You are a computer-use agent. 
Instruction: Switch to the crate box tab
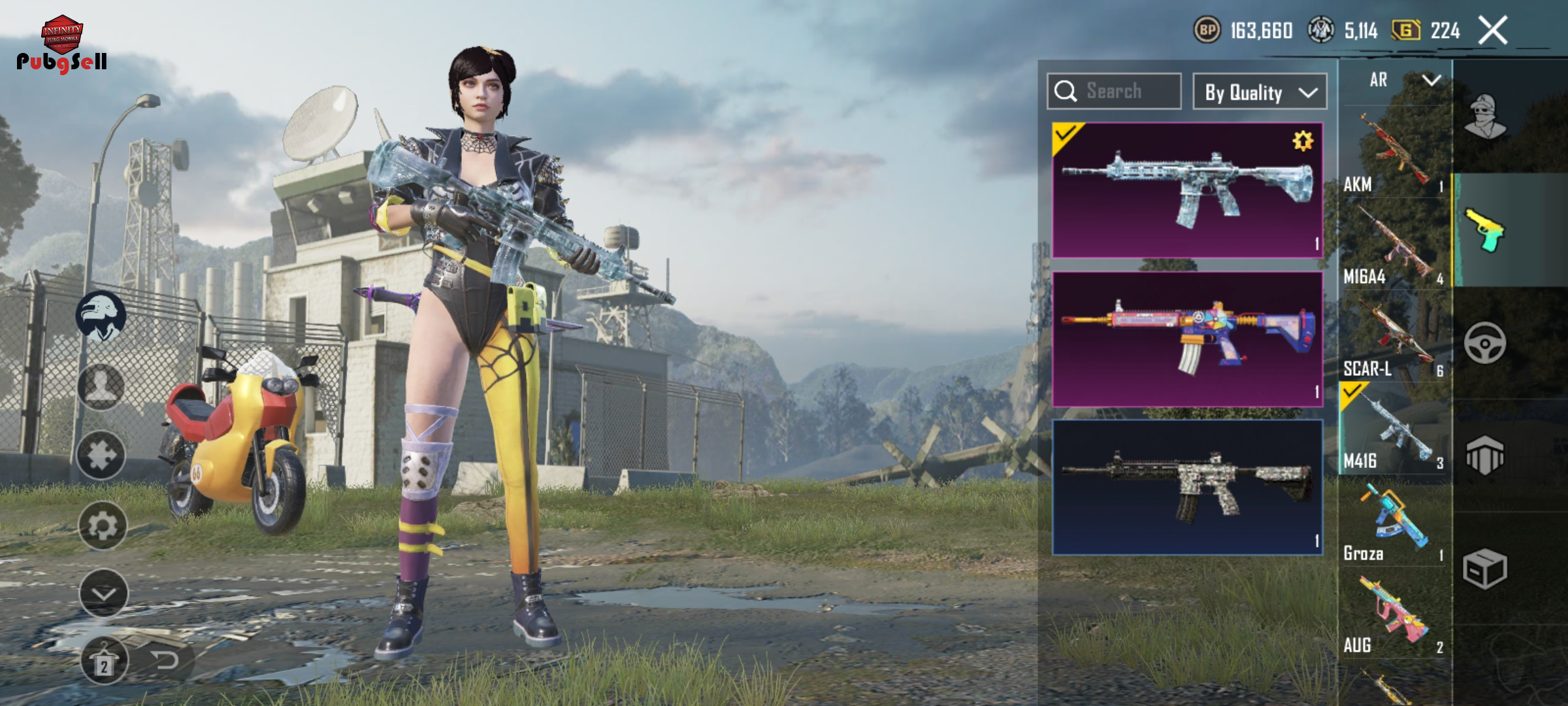[1485, 569]
